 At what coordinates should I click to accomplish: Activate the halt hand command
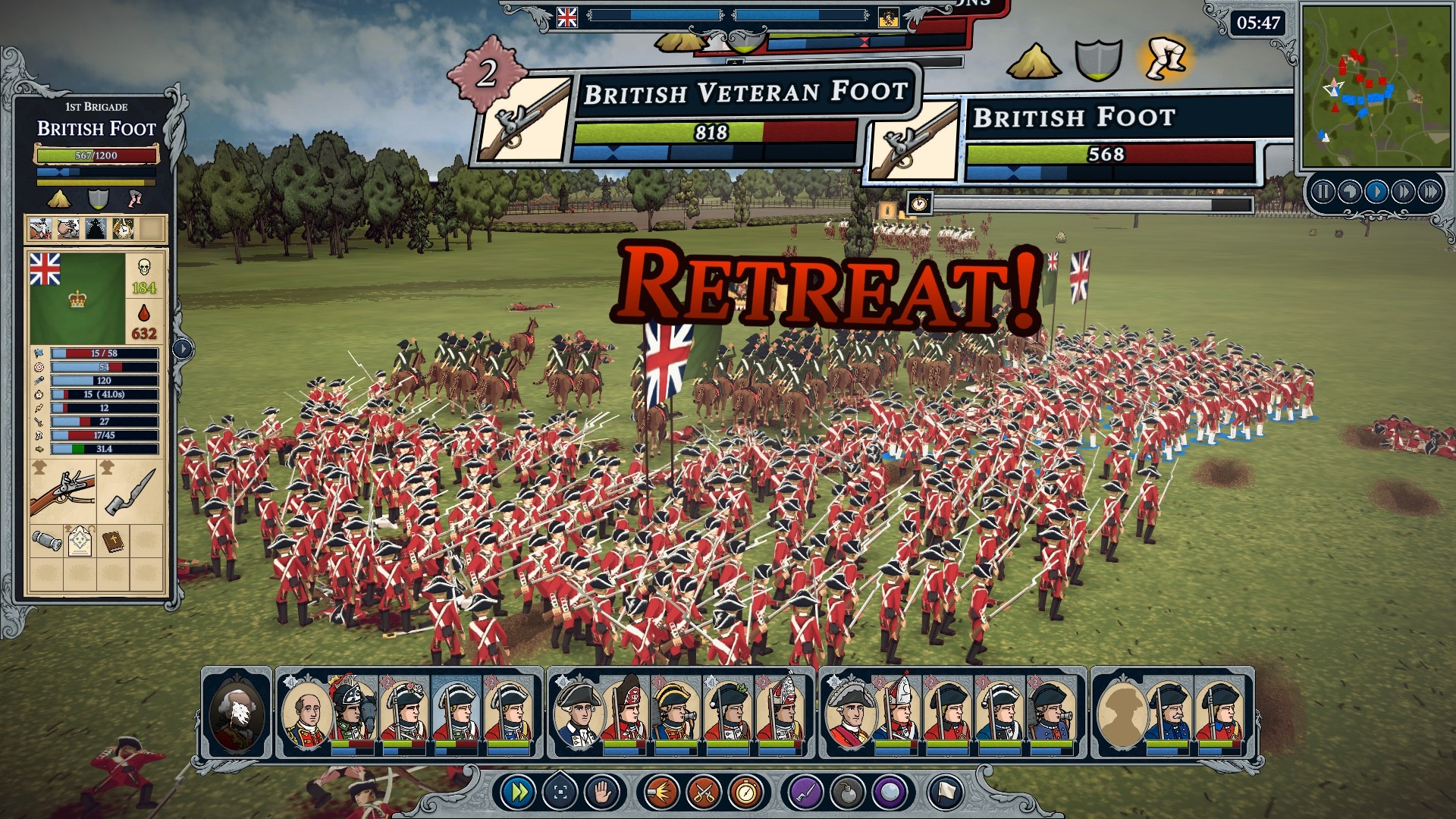(602, 793)
